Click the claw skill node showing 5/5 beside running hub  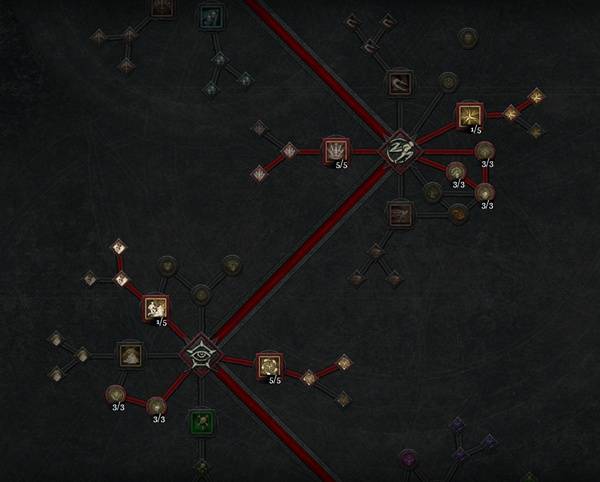point(334,151)
